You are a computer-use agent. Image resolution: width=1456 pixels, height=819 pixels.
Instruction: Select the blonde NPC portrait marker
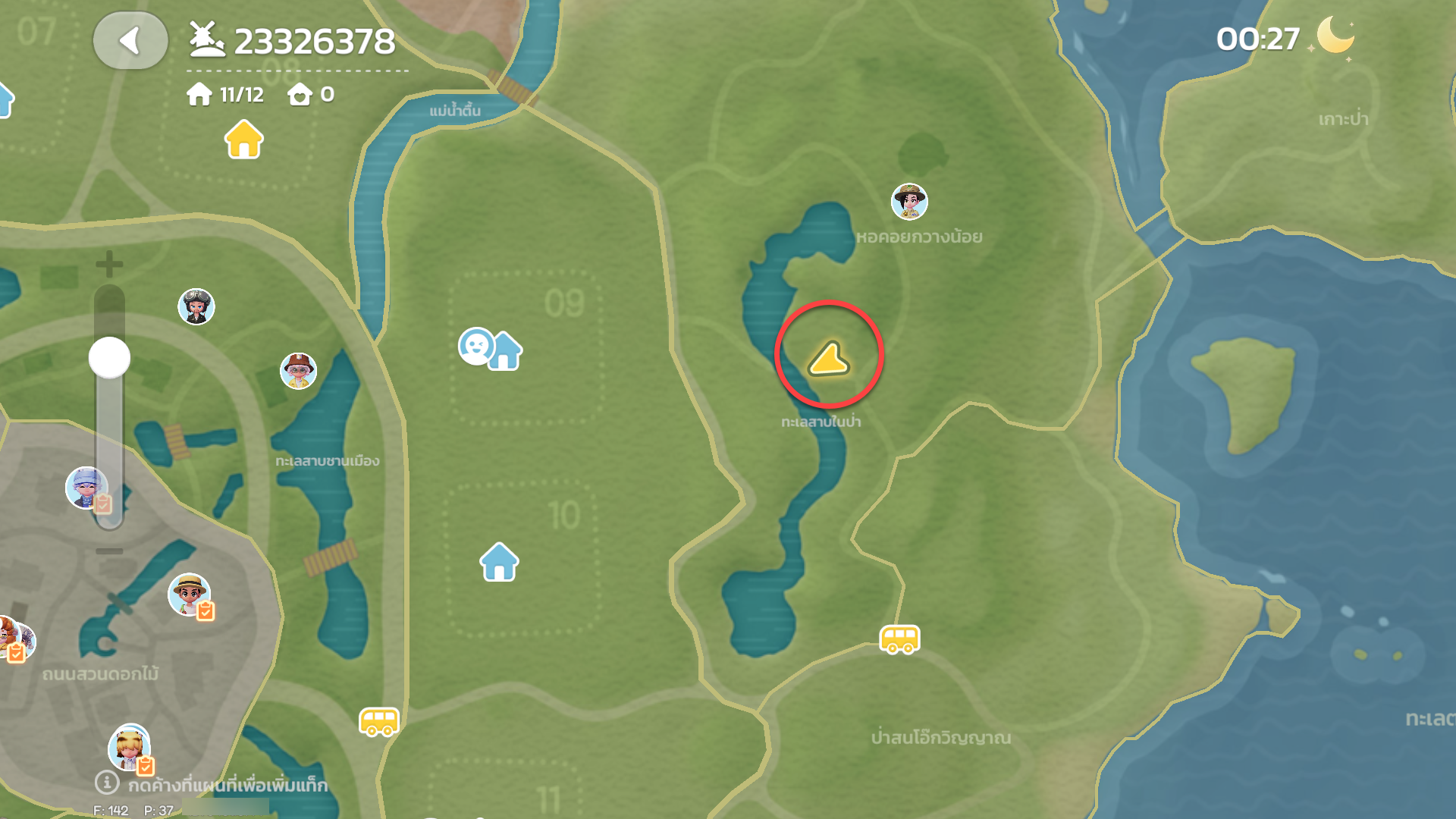(130, 747)
